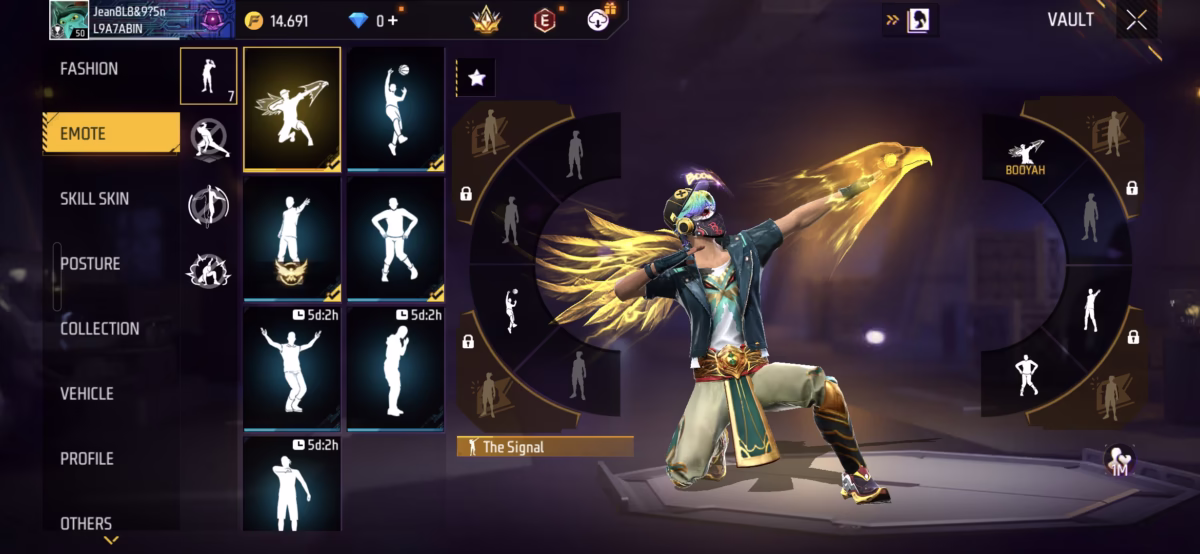Open the Fashion vault category
The image size is (1200, 554).
click(89, 69)
